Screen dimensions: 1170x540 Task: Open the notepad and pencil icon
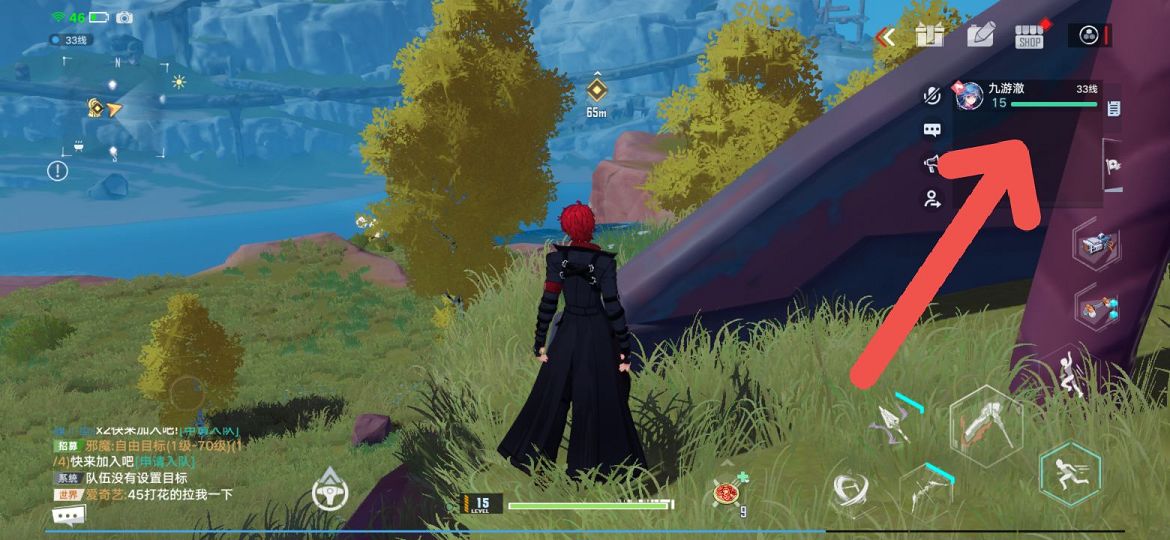point(981,36)
